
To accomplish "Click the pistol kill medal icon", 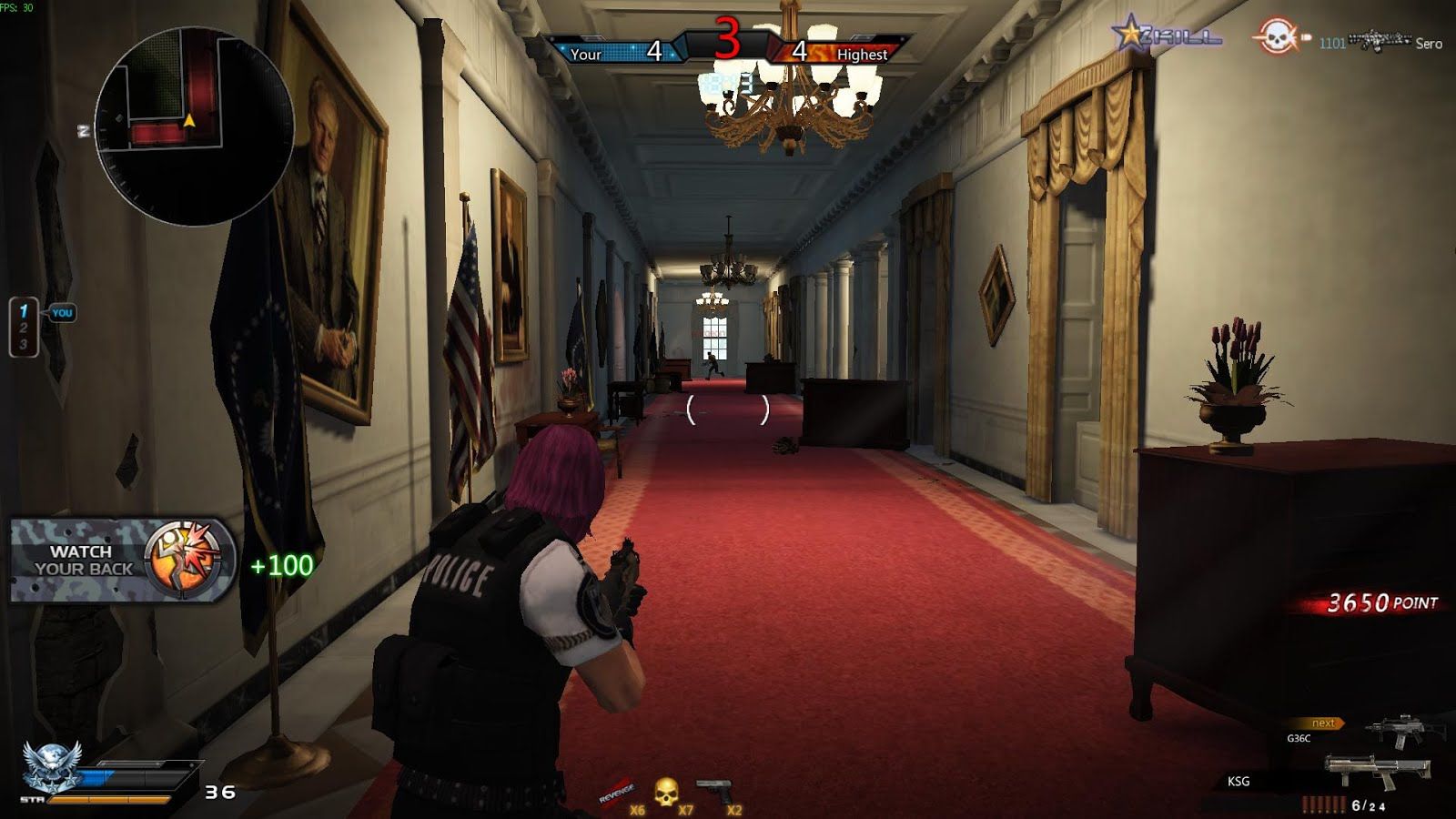I will click(x=715, y=790).
